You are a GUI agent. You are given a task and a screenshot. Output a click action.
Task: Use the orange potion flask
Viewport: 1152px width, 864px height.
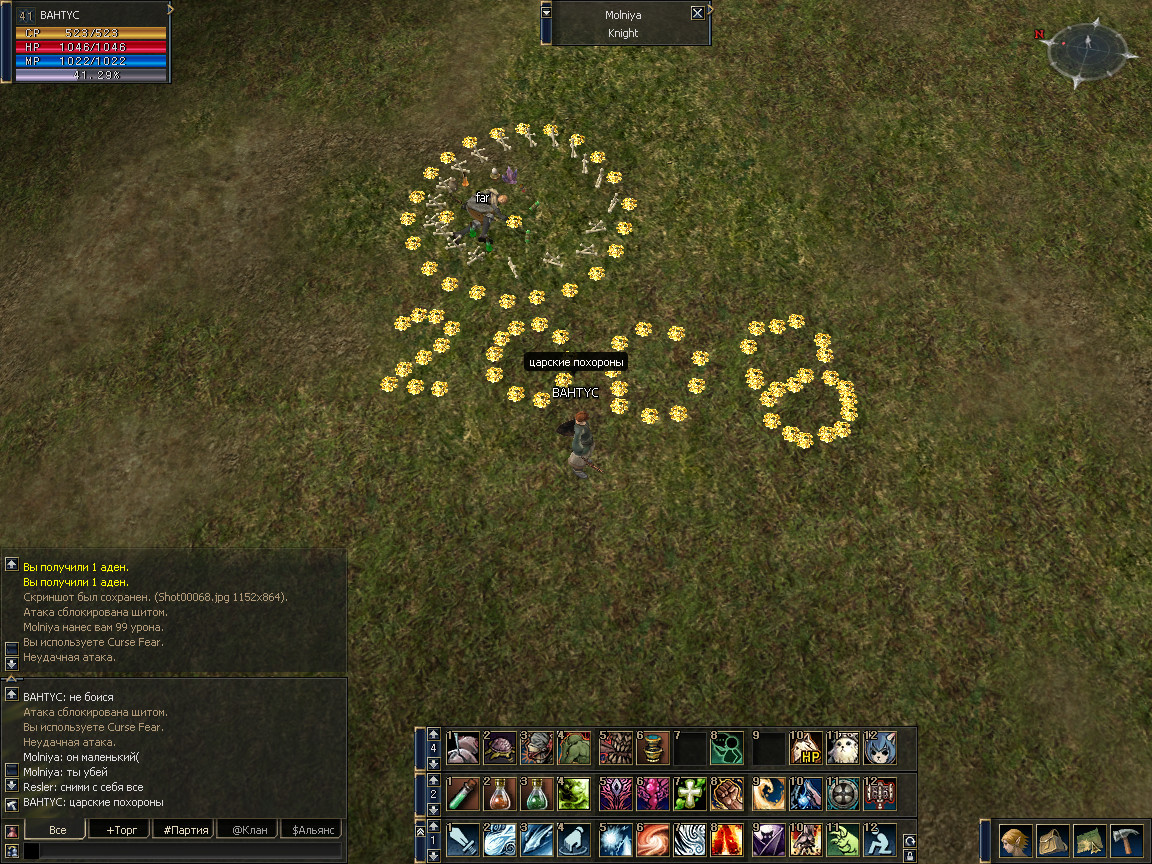[x=499, y=794]
